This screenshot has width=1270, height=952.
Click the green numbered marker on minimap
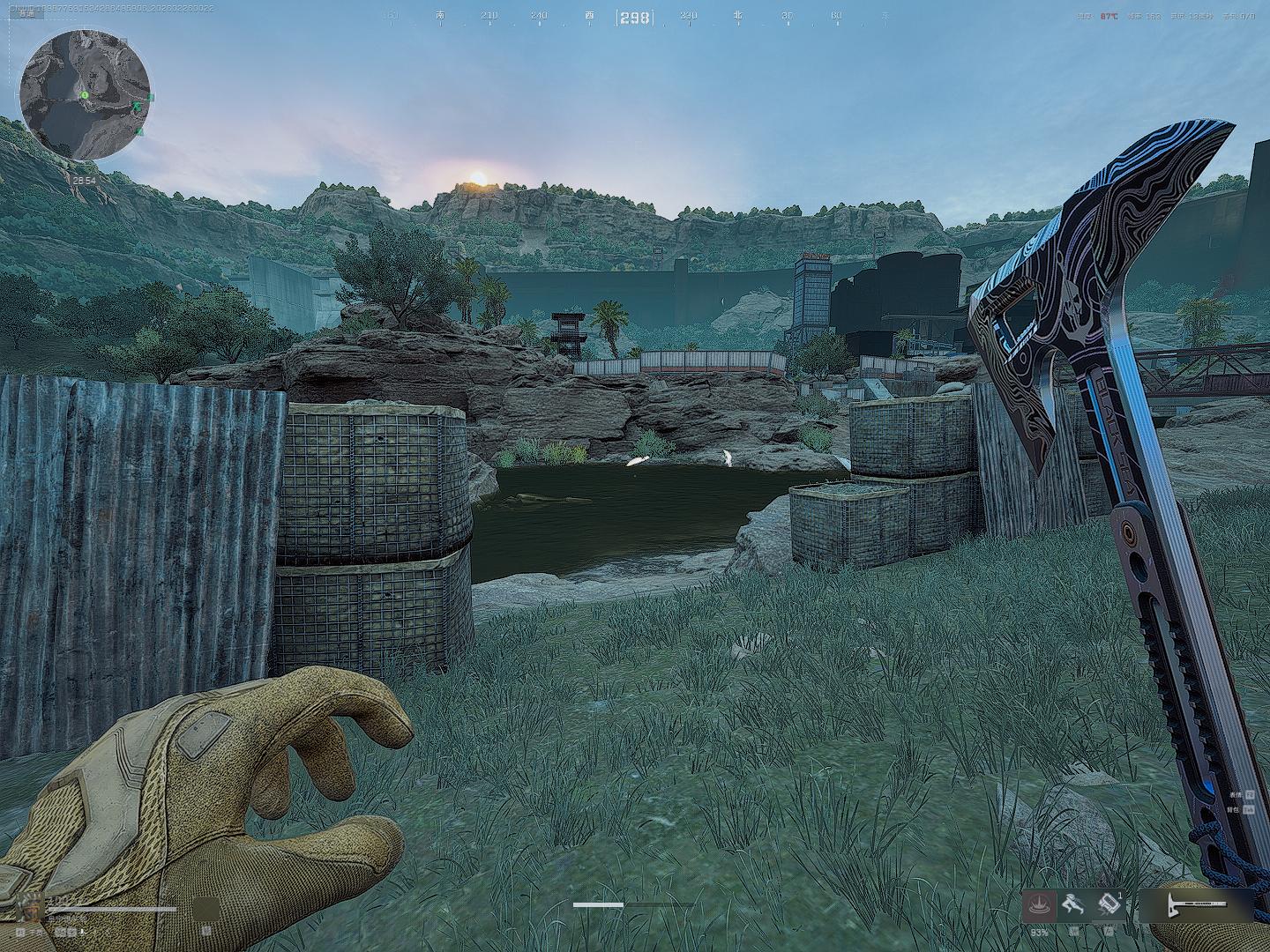click(x=85, y=94)
